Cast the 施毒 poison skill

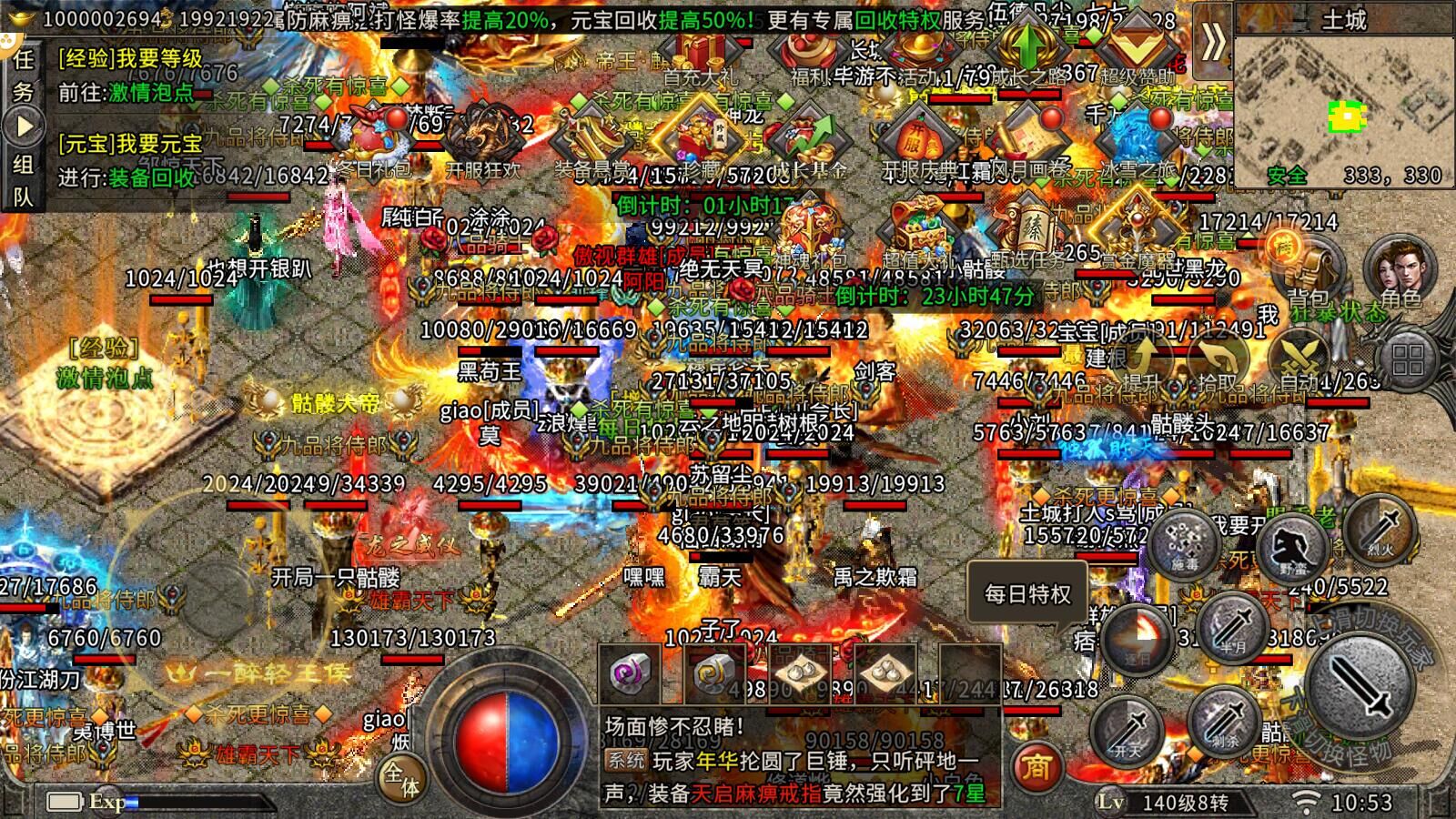point(1184,543)
